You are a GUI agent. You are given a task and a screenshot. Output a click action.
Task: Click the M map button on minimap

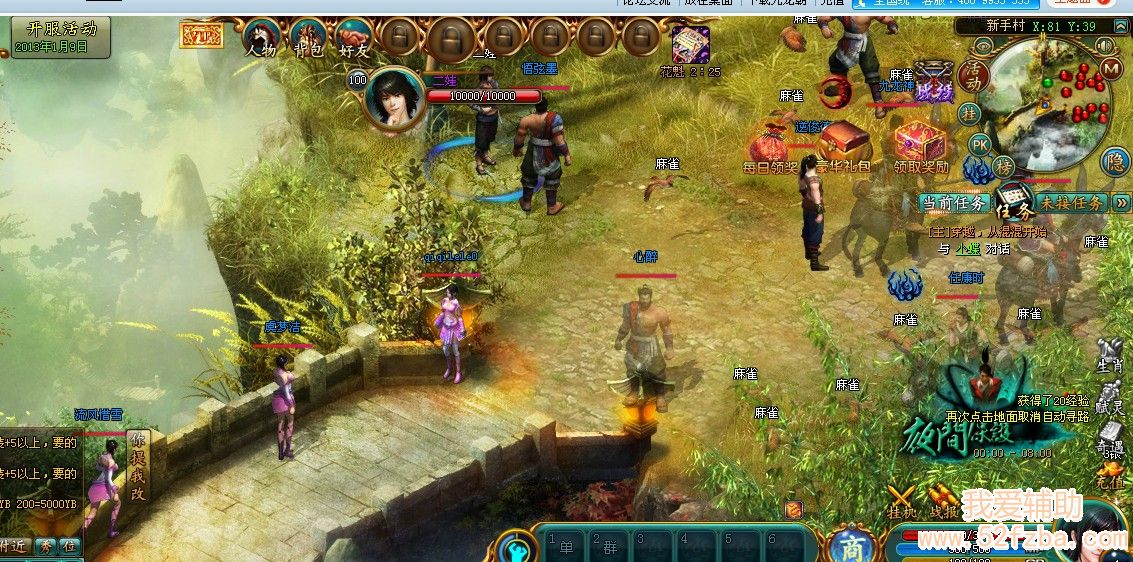pos(1110,68)
